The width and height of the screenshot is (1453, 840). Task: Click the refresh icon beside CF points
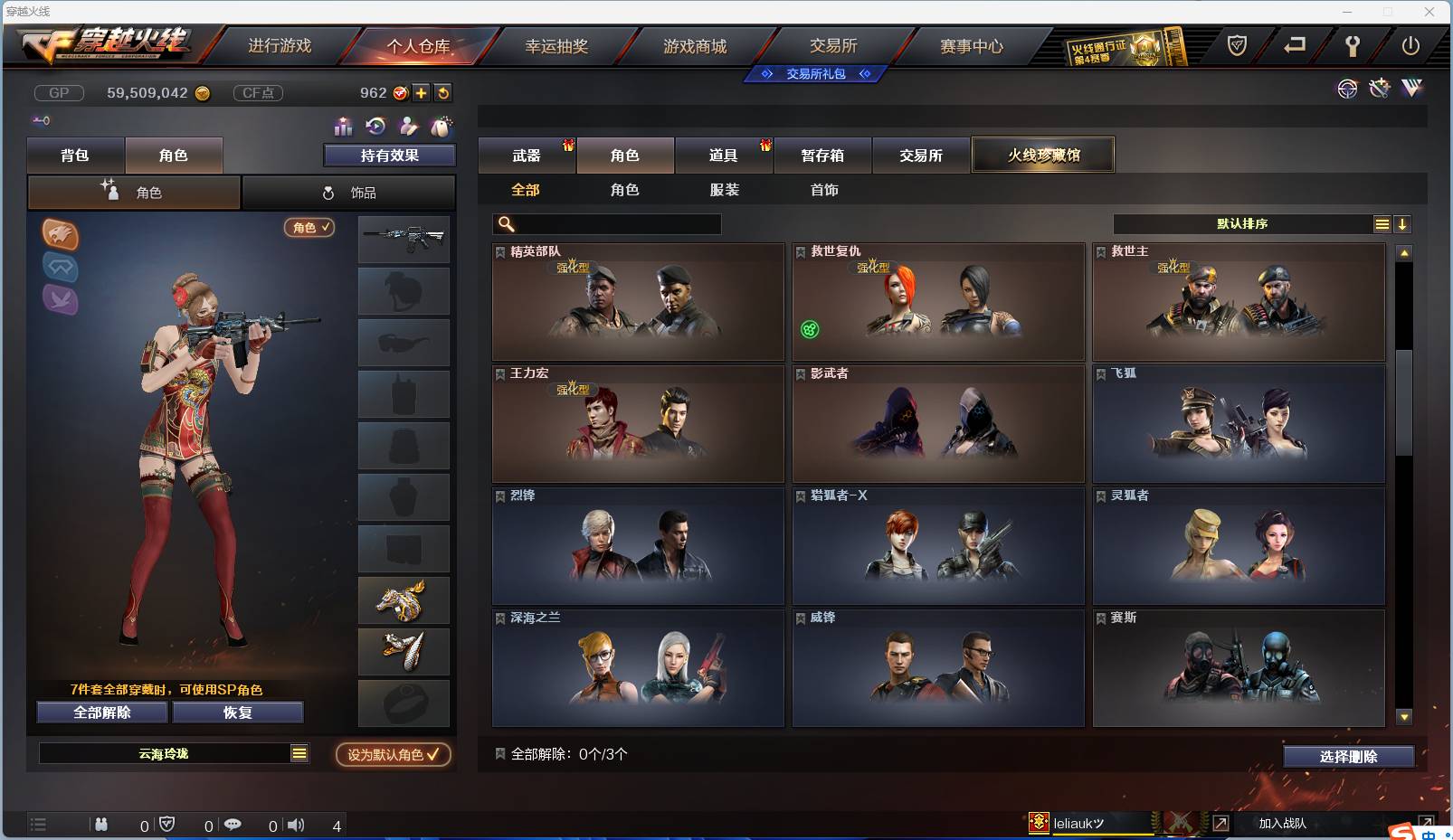[x=442, y=92]
